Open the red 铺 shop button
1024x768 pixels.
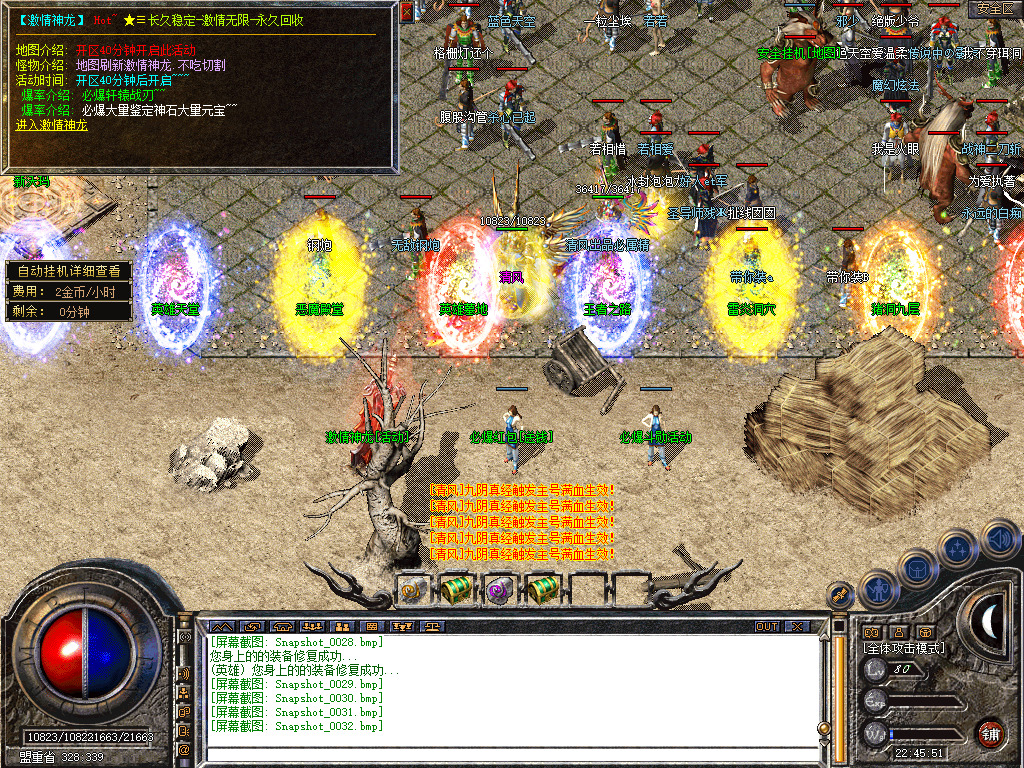coord(990,733)
